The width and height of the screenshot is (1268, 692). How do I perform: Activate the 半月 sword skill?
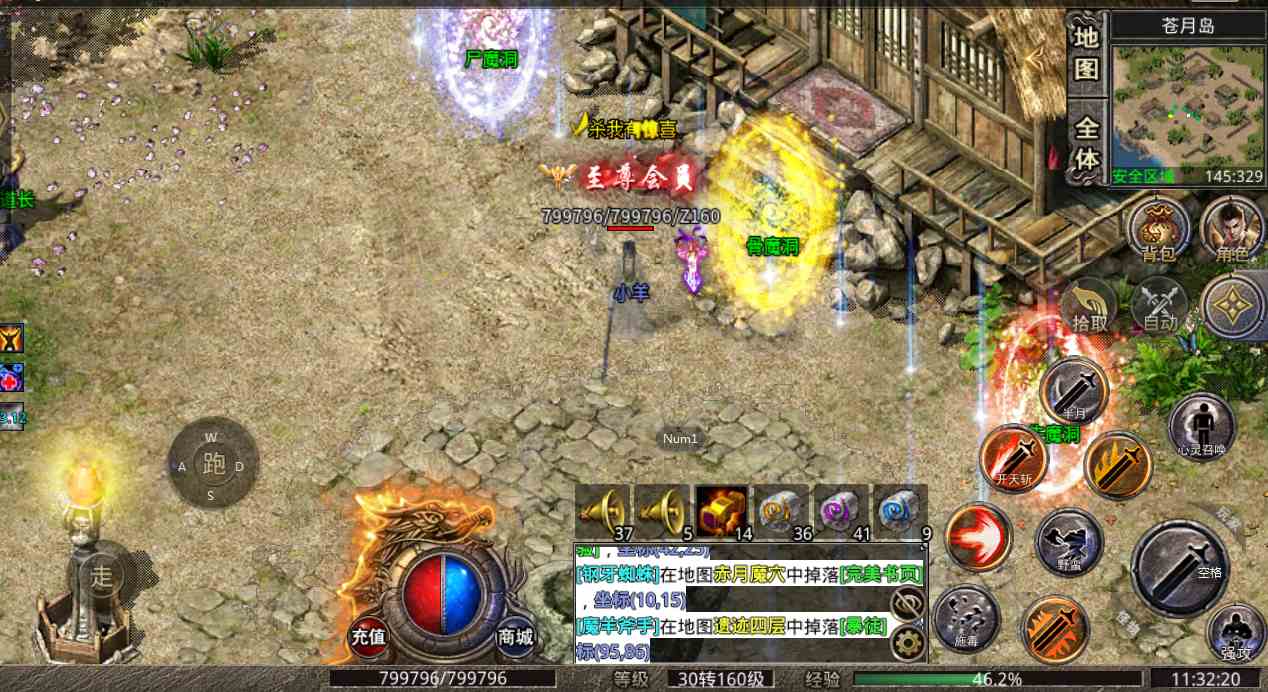[x=1074, y=390]
